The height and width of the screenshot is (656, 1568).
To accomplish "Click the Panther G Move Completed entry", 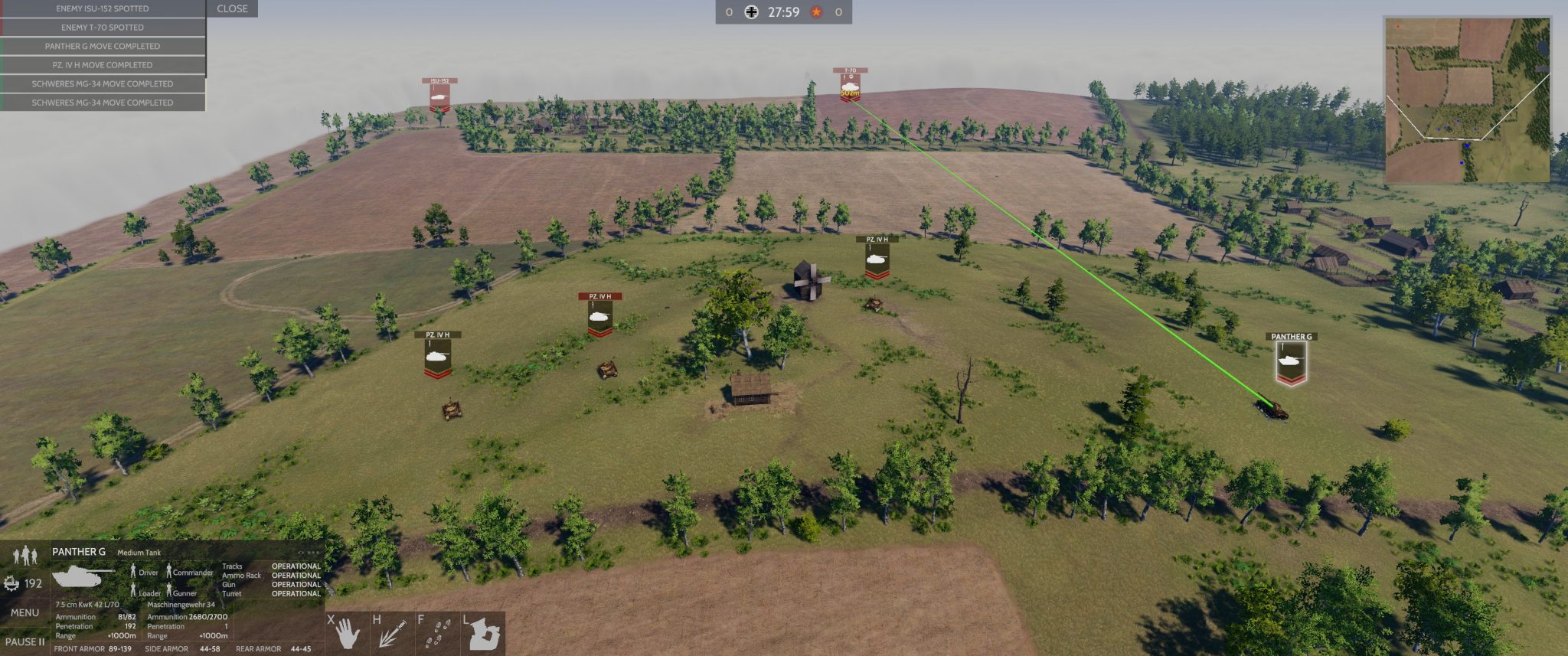I will [x=103, y=46].
